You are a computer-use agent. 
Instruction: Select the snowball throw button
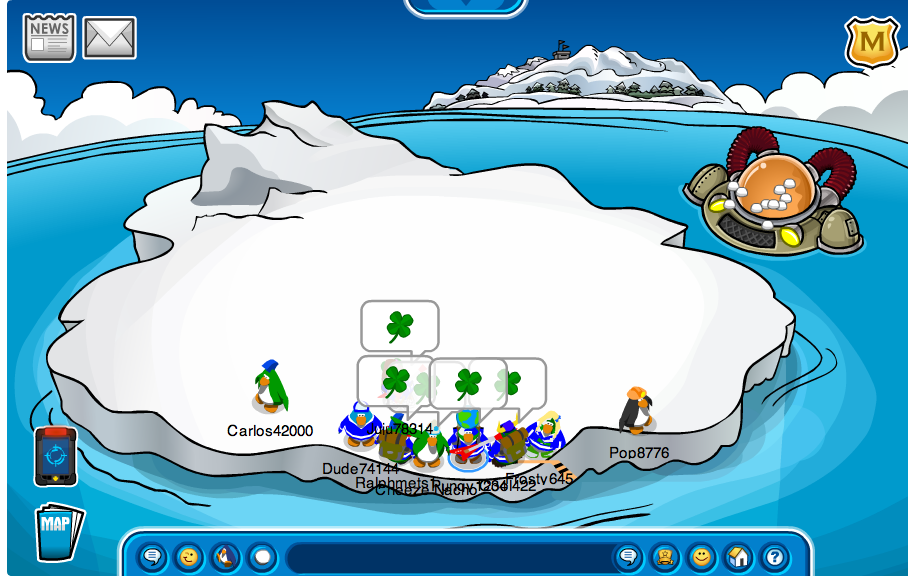pyautogui.click(x=261, y=556)
